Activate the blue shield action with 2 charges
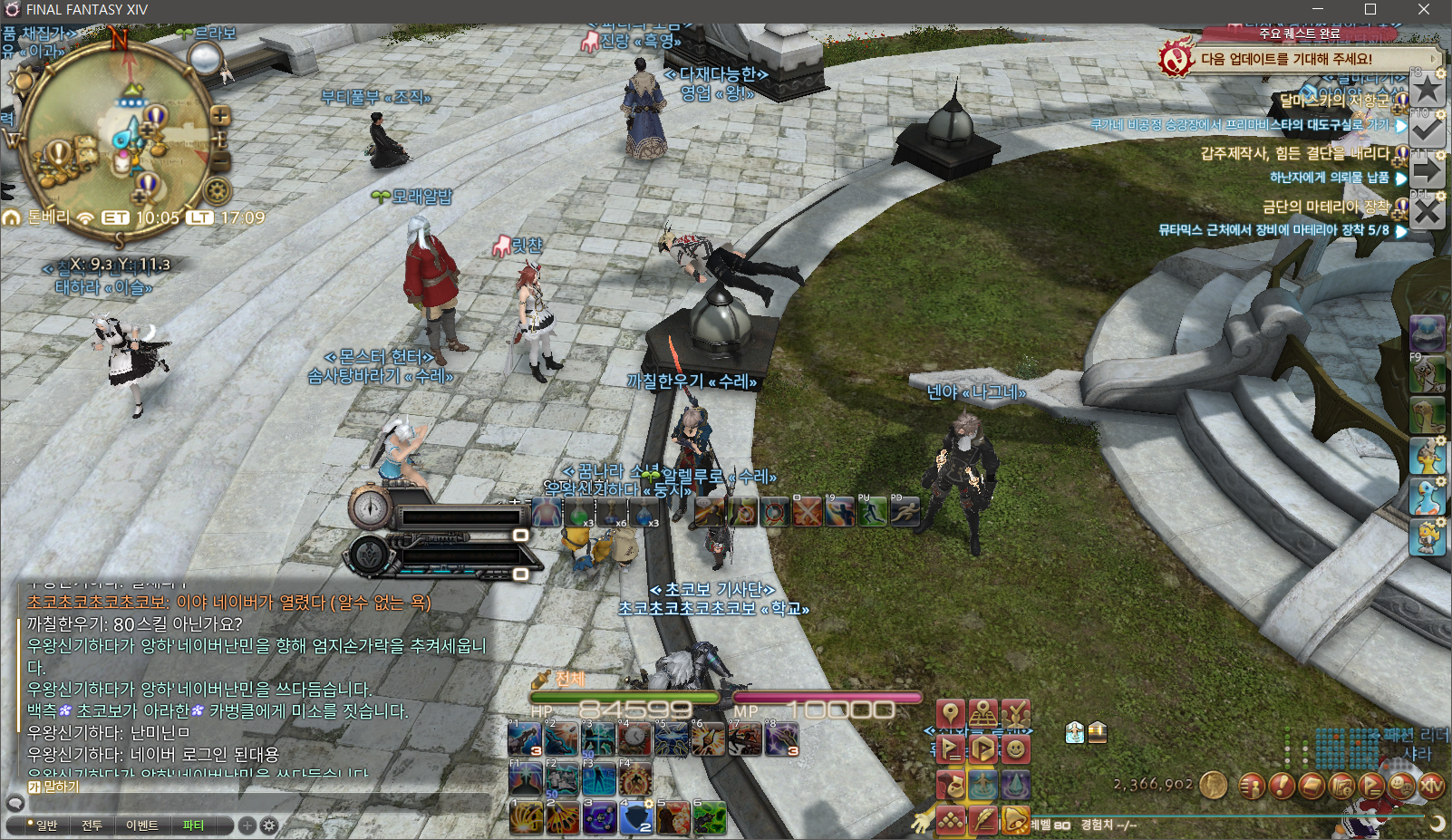The height and width of the screenshot is (840, 1452). (x=634, y=818)
